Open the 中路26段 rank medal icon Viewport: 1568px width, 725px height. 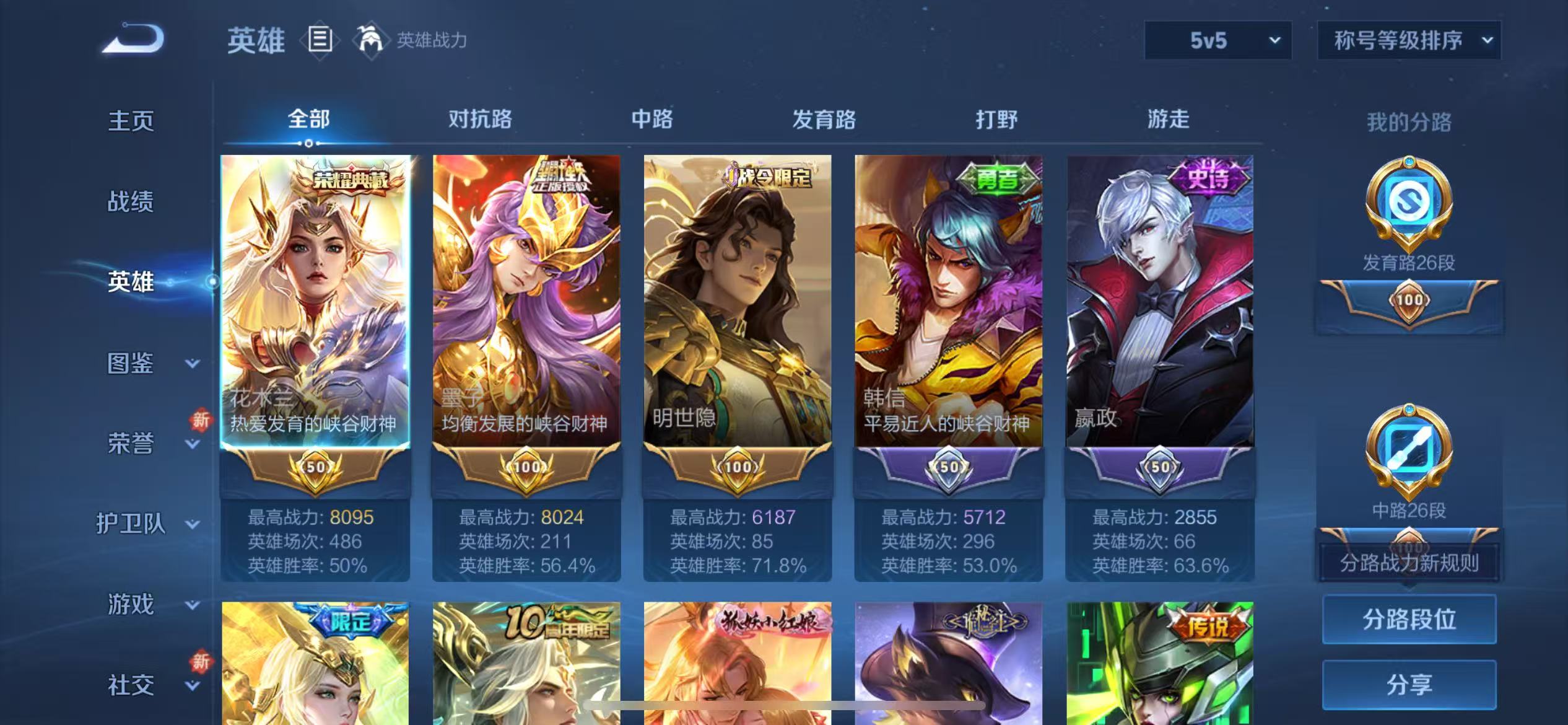click(1408, 446)
